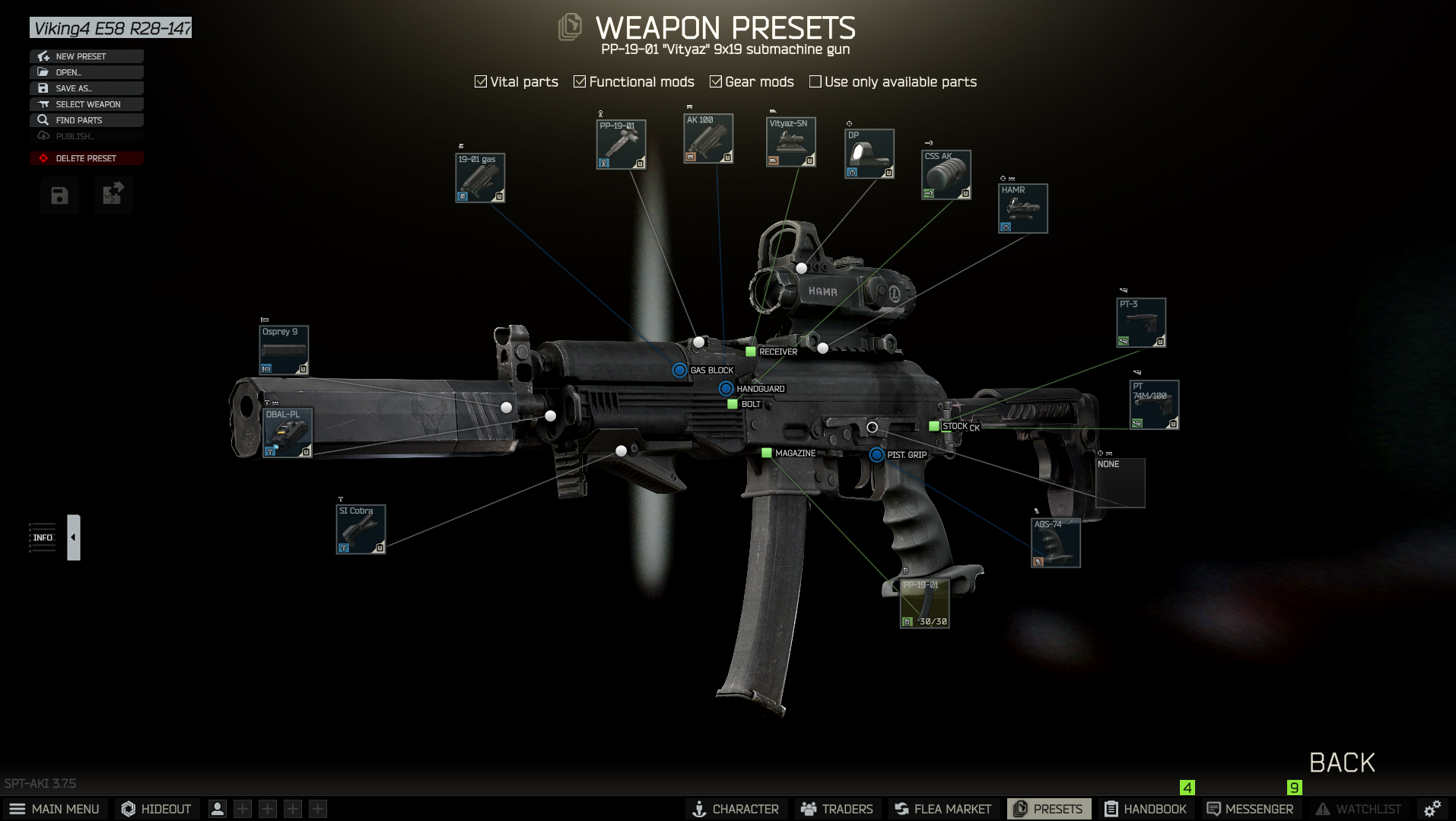Click the SI Cobra foregrip slot

pos(361,529)
